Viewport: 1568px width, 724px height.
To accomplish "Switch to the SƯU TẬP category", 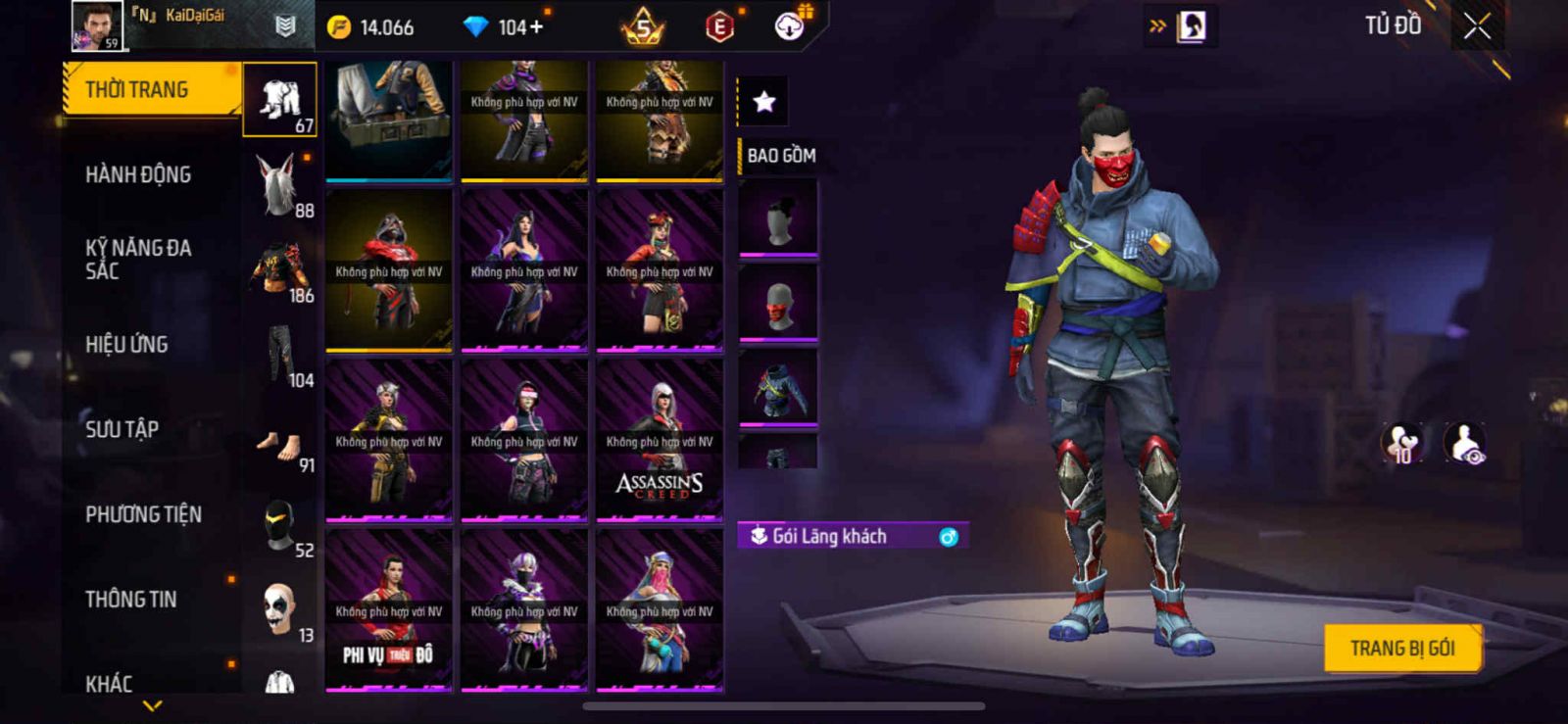I will tap(122, 429).
